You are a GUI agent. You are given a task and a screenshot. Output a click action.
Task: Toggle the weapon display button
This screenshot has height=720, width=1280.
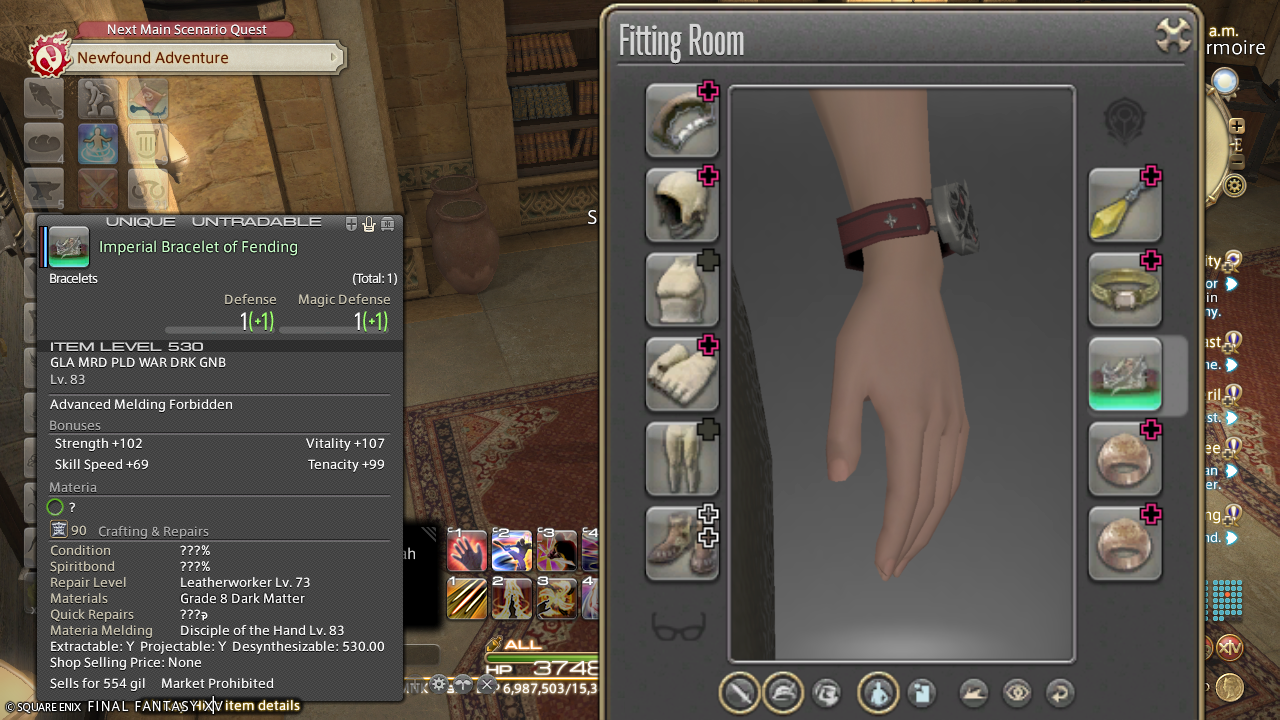[740, 692]
